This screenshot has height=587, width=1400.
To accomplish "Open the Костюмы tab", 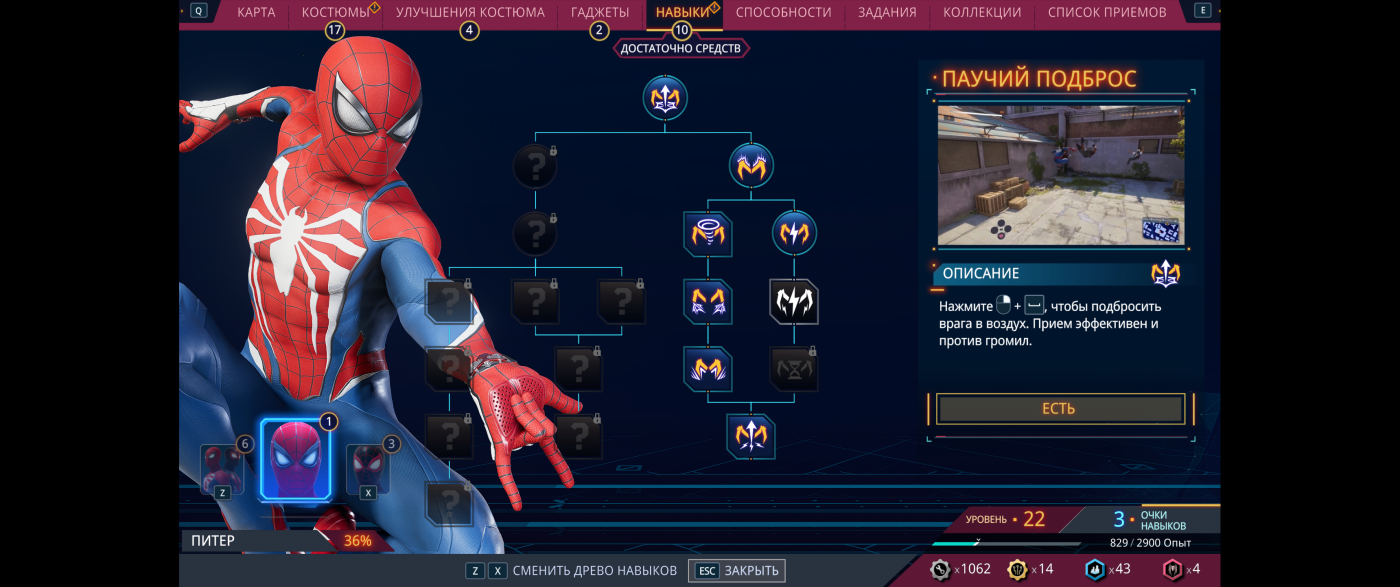I will [x=335, y=12].
